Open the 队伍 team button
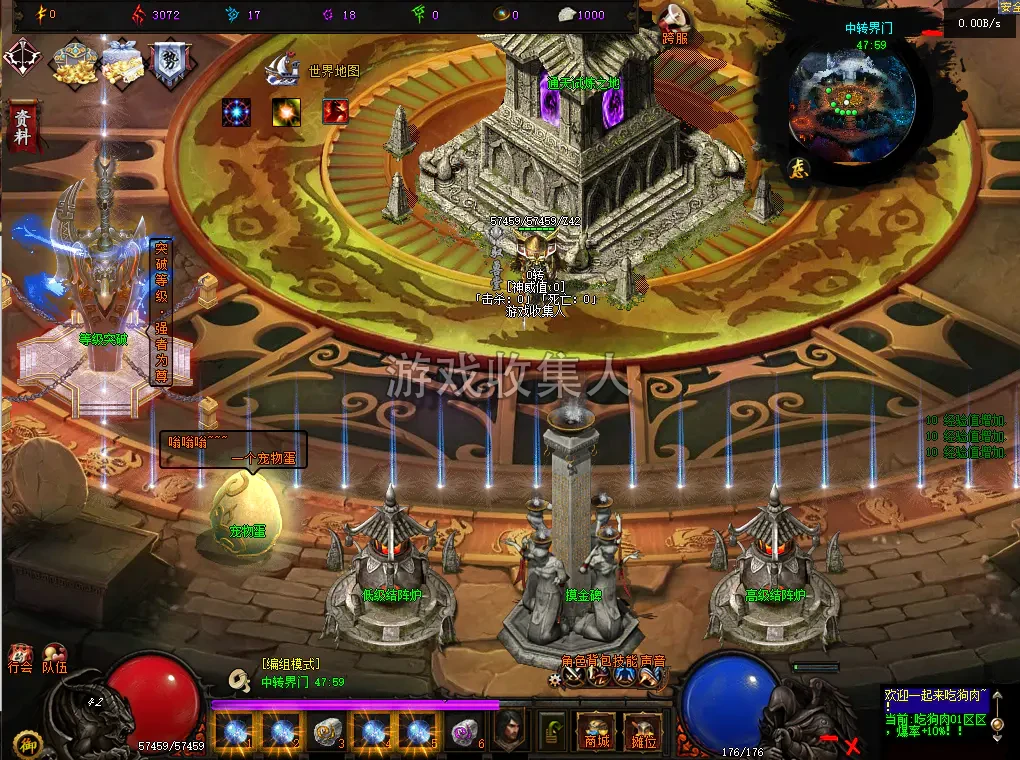1020x760 pixels. tap(54, 659)
